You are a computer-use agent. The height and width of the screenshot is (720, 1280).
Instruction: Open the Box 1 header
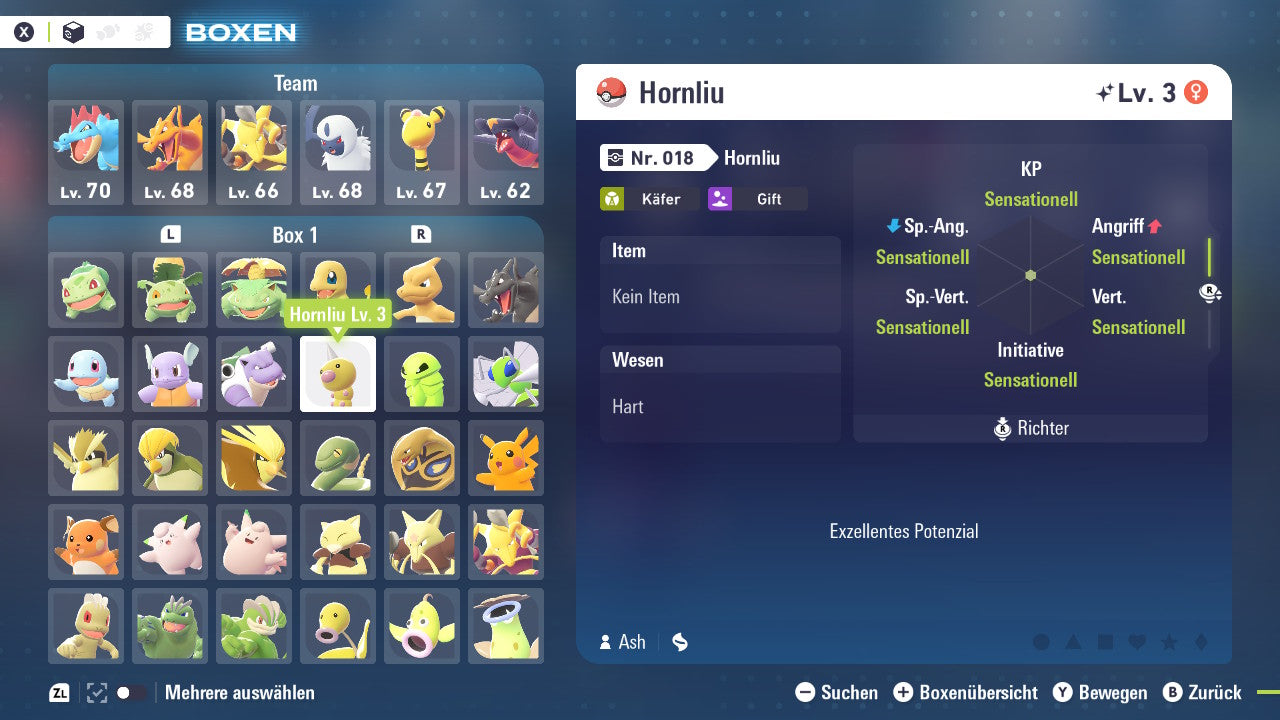[296, 235]
